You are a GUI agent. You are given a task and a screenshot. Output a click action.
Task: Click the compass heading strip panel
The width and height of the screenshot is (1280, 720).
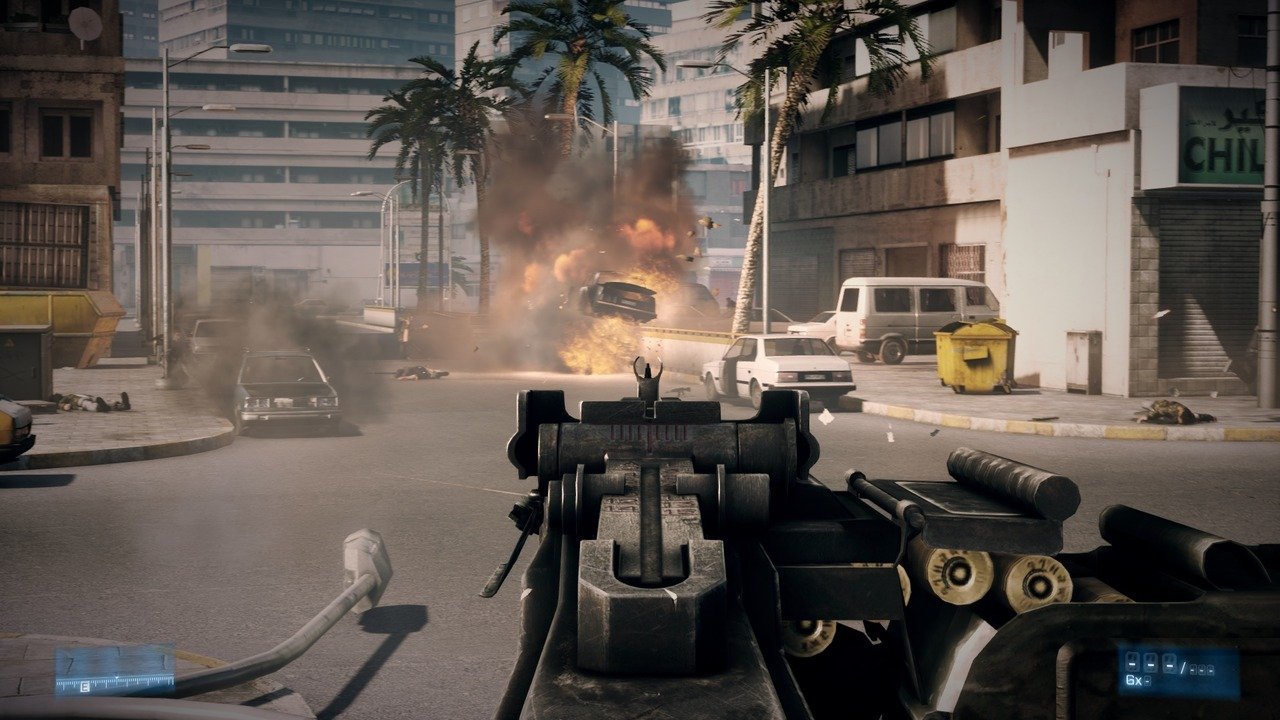114,670
